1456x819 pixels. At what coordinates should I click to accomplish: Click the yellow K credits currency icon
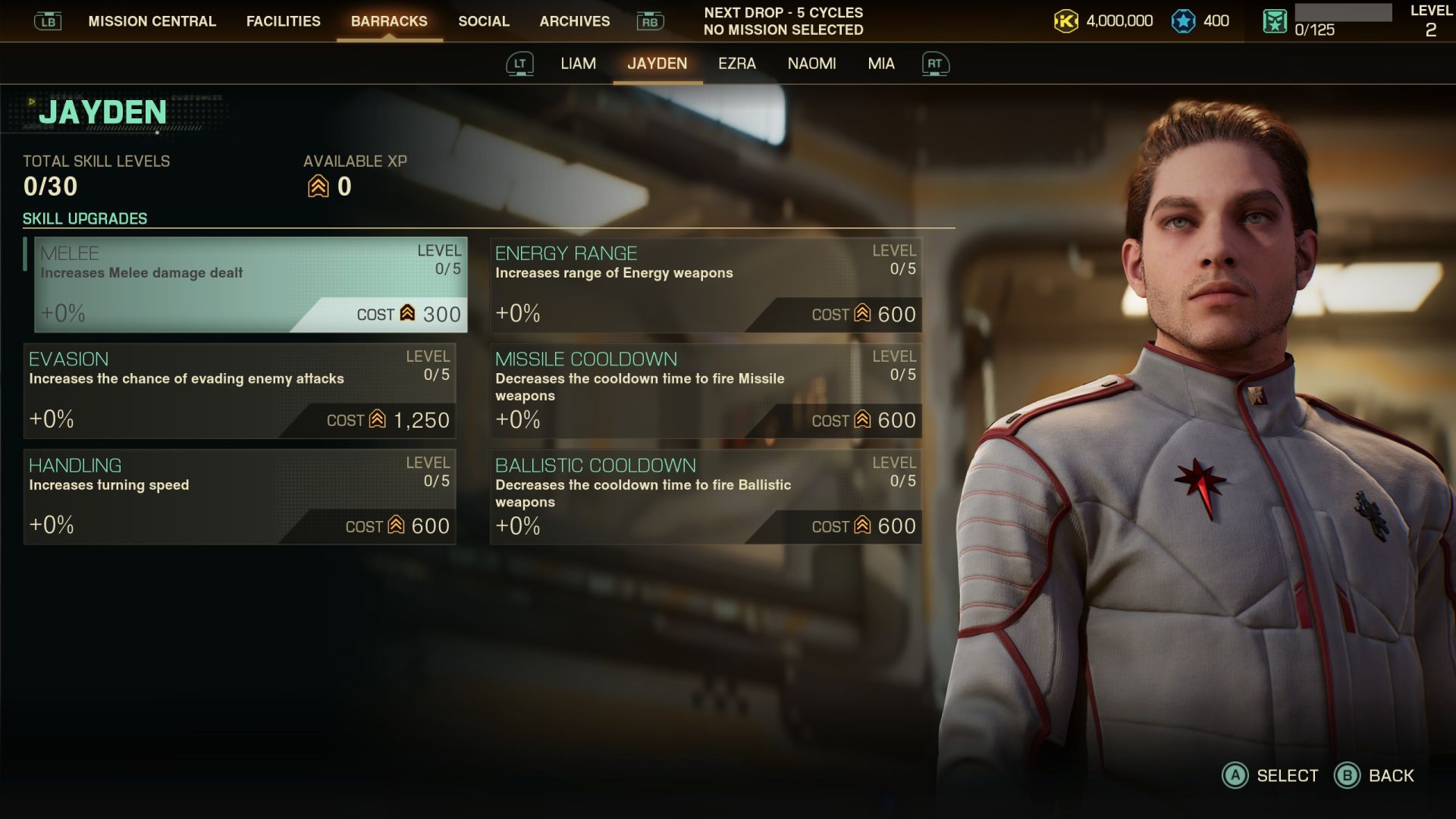pyautogui.click(x=1065, y=21)
